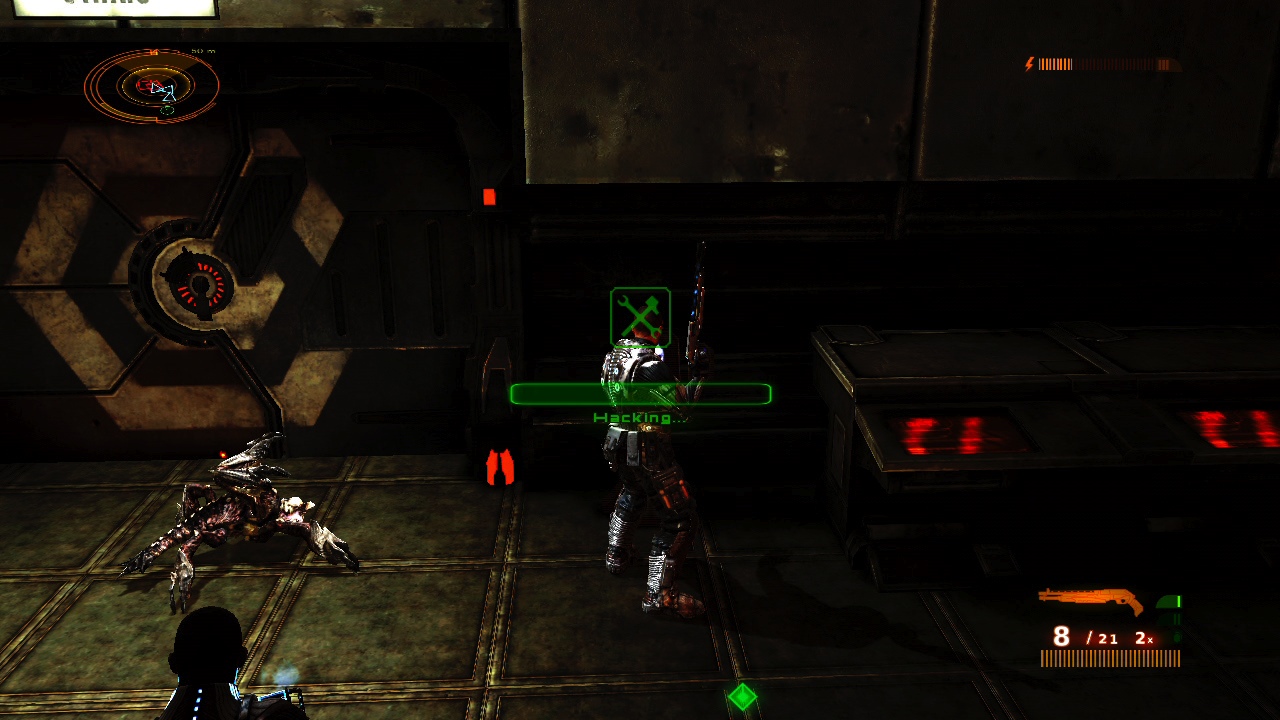
Task: Select the red enemy blip on the radar
Action: point(148,84)
